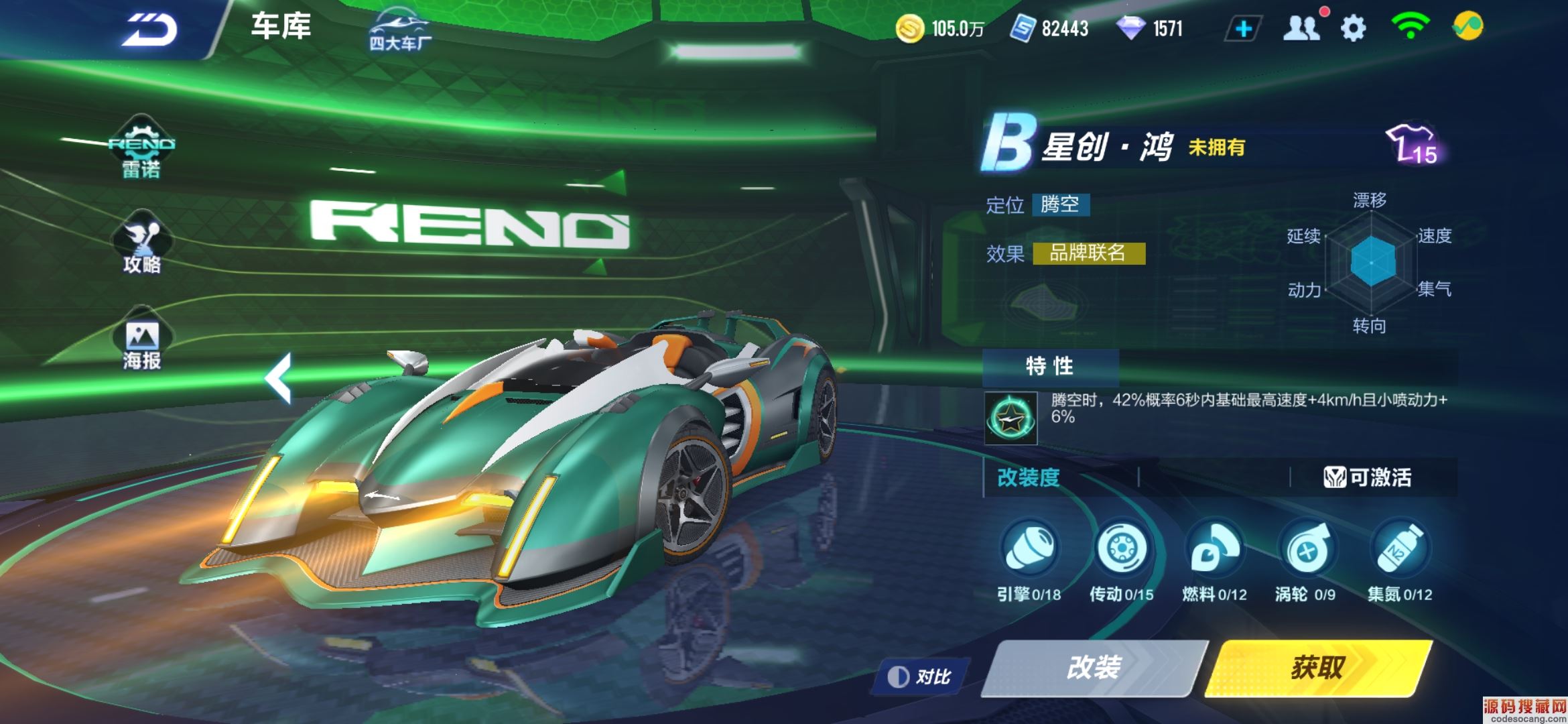
Task: Tap the 可激活 activatable label
Action: pos(1368,477)
